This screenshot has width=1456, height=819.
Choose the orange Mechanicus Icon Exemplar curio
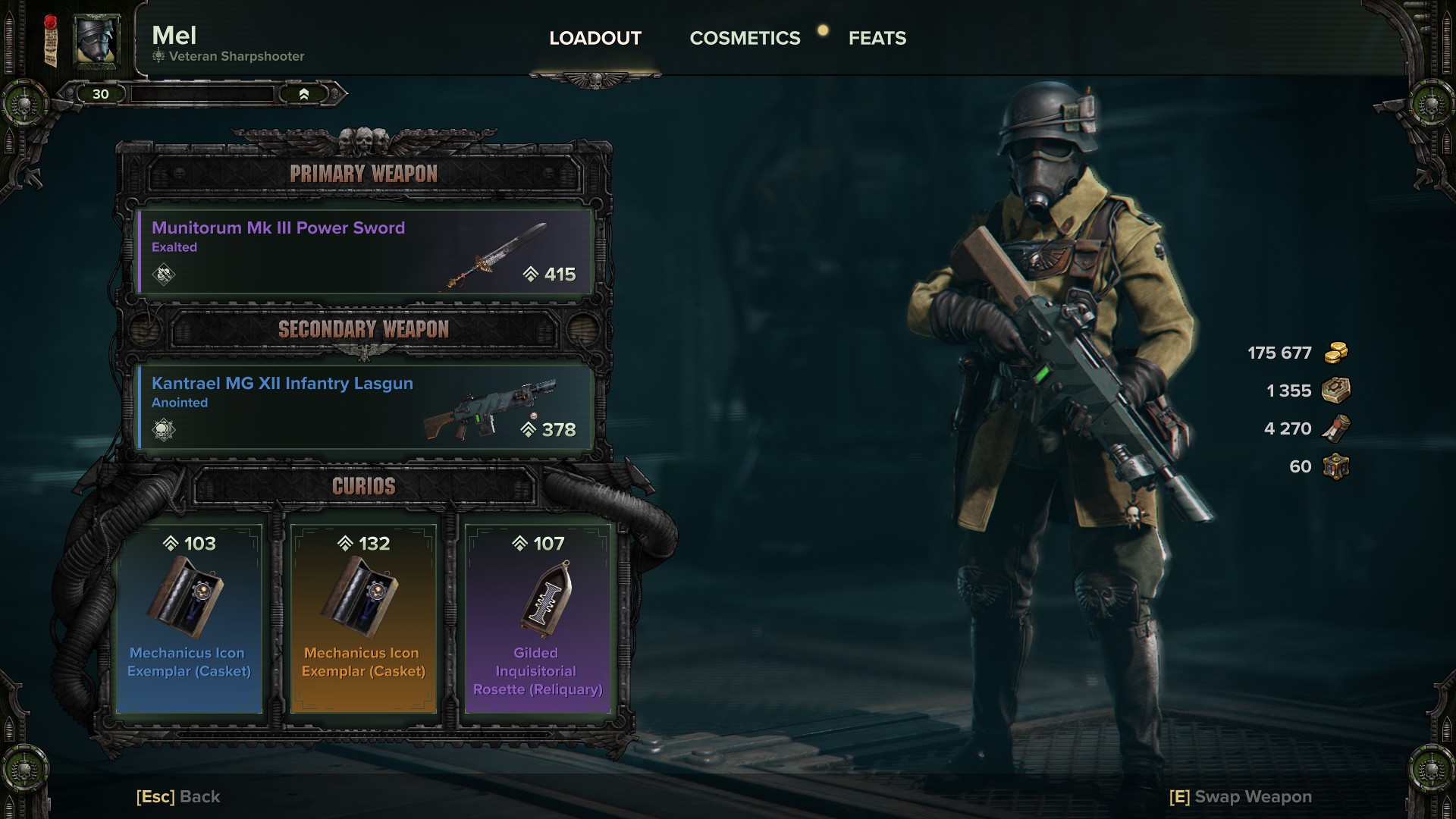[x=363, y=618]
